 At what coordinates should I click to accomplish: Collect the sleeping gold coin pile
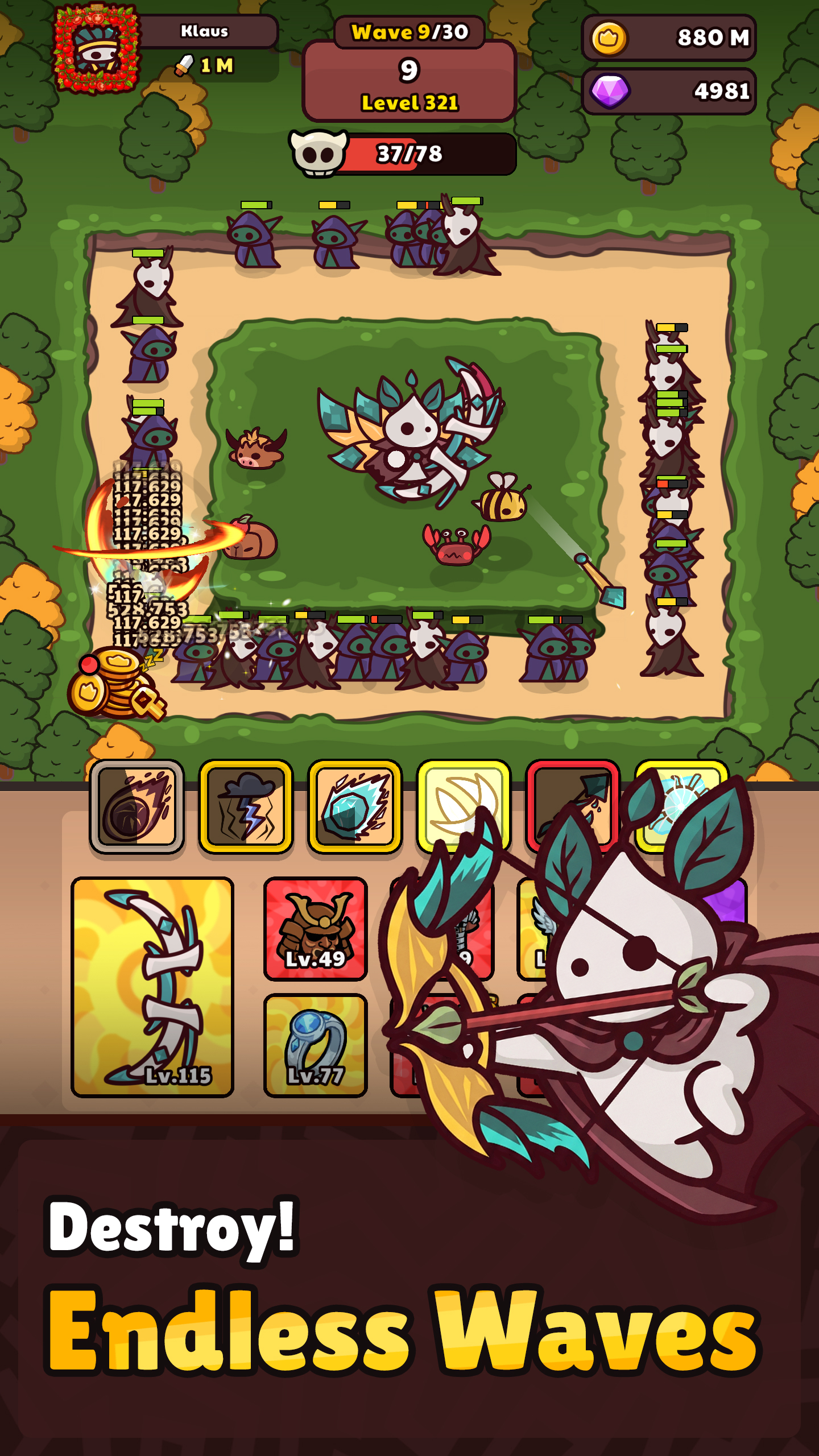point(117,685)
